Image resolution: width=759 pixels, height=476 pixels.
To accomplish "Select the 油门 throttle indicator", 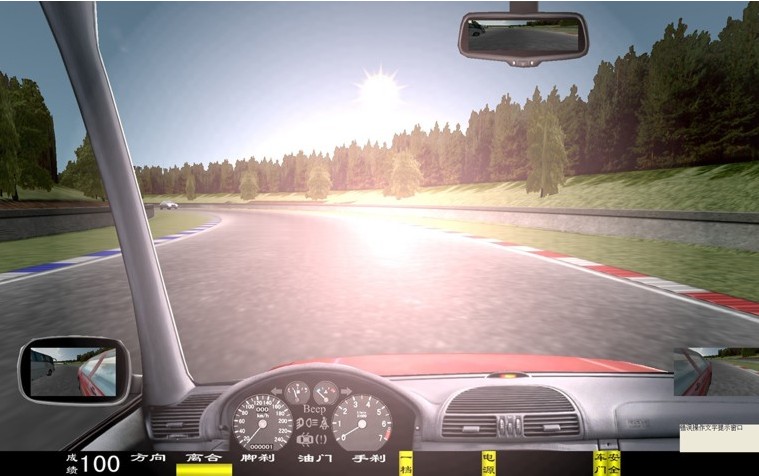I will [314, 459].
